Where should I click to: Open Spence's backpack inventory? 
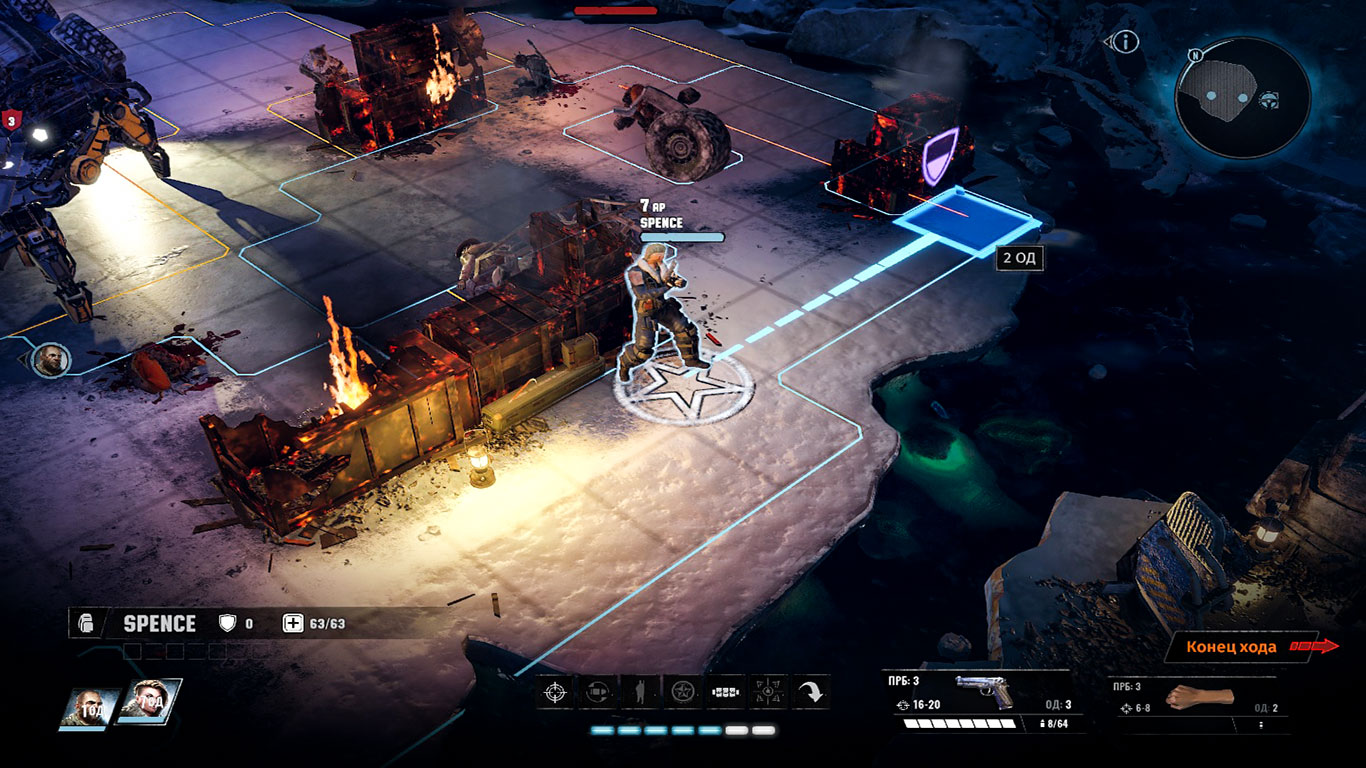click(86, 624)
